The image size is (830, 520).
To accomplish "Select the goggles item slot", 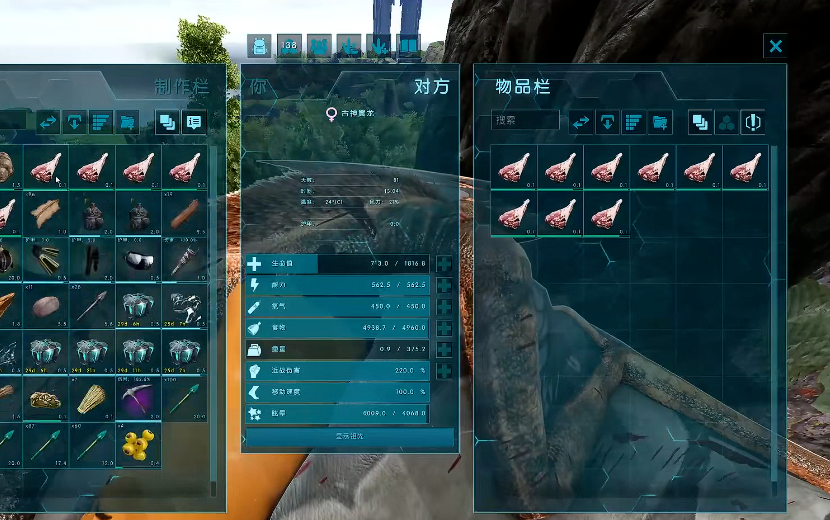I will click(139, 260).
